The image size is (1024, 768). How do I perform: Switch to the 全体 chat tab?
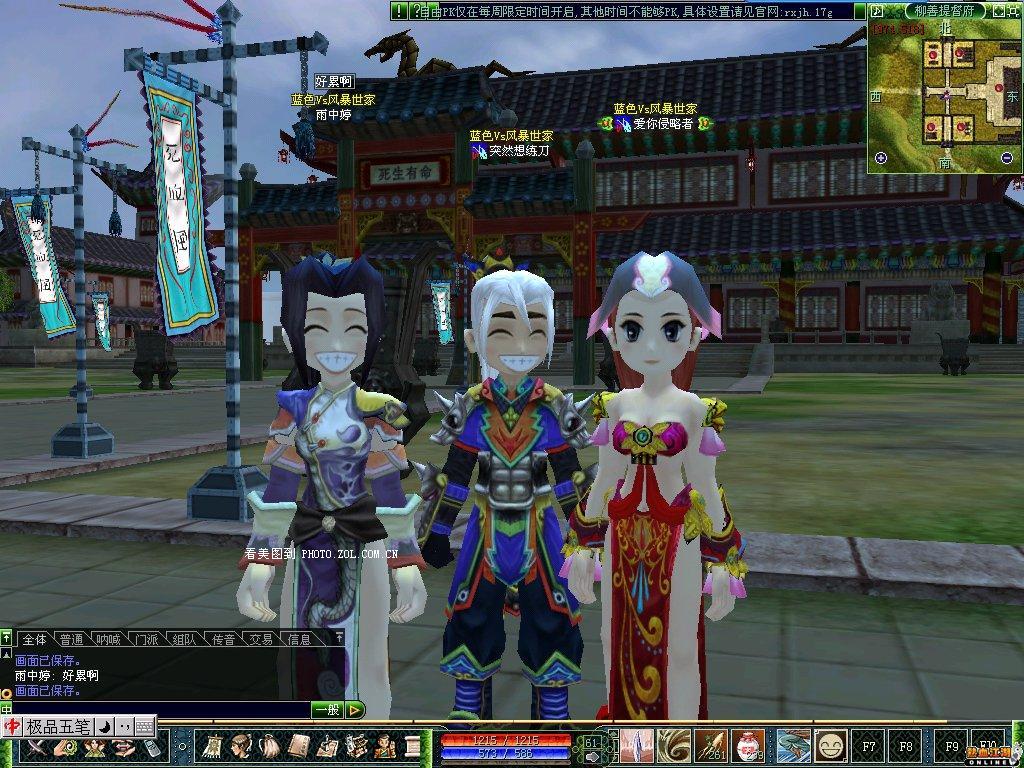point(35,639)
